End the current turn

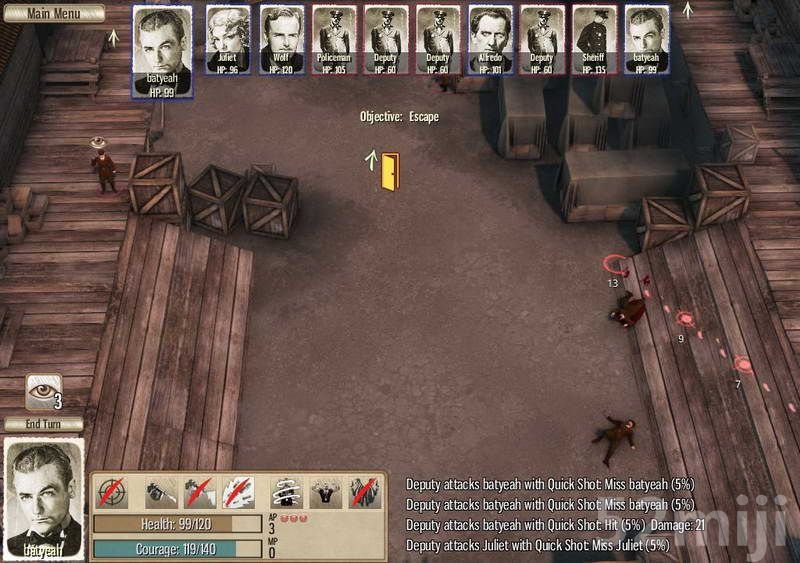(x=44, y=424)
